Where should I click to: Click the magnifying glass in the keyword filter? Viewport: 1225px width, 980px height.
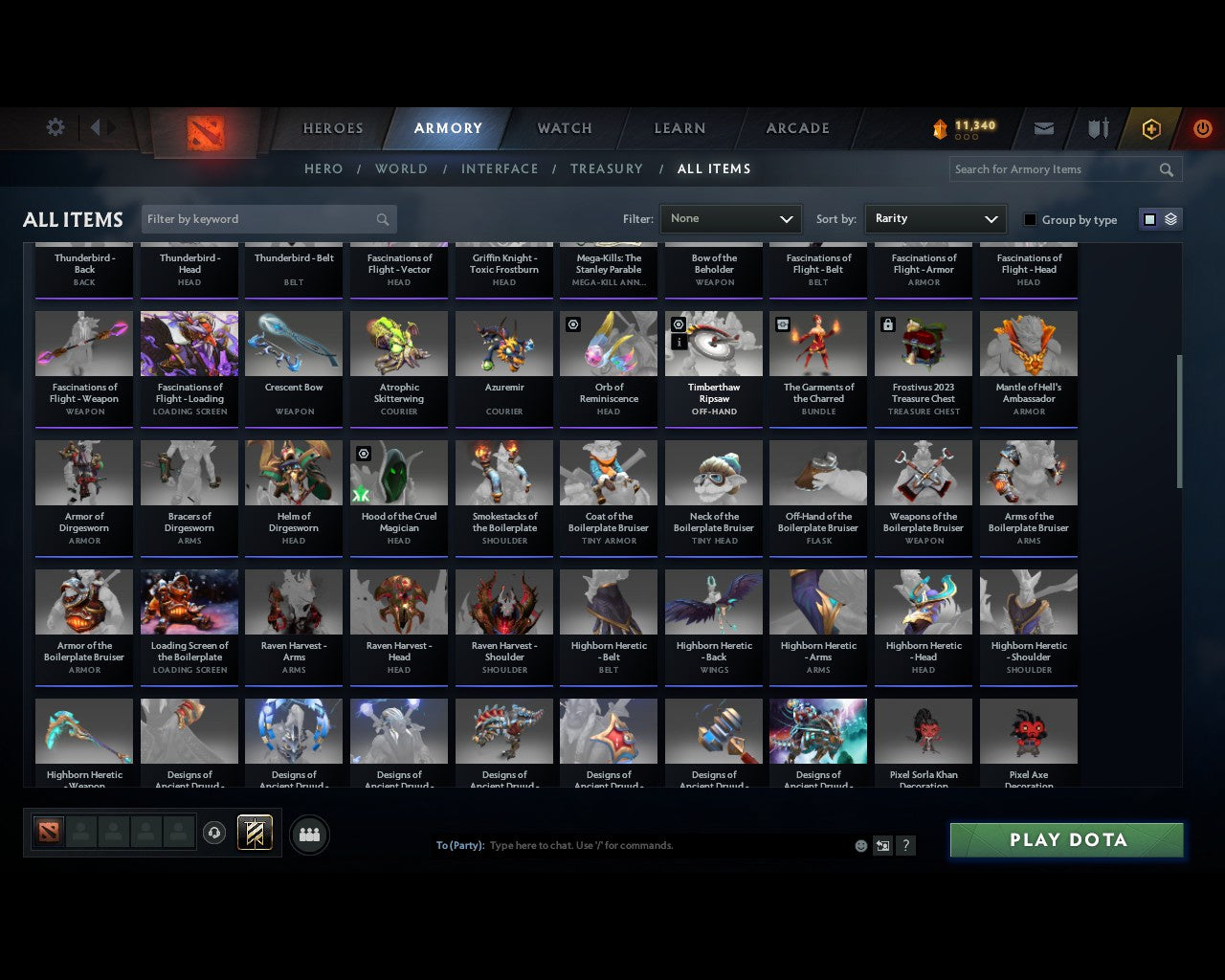point(382,219)
